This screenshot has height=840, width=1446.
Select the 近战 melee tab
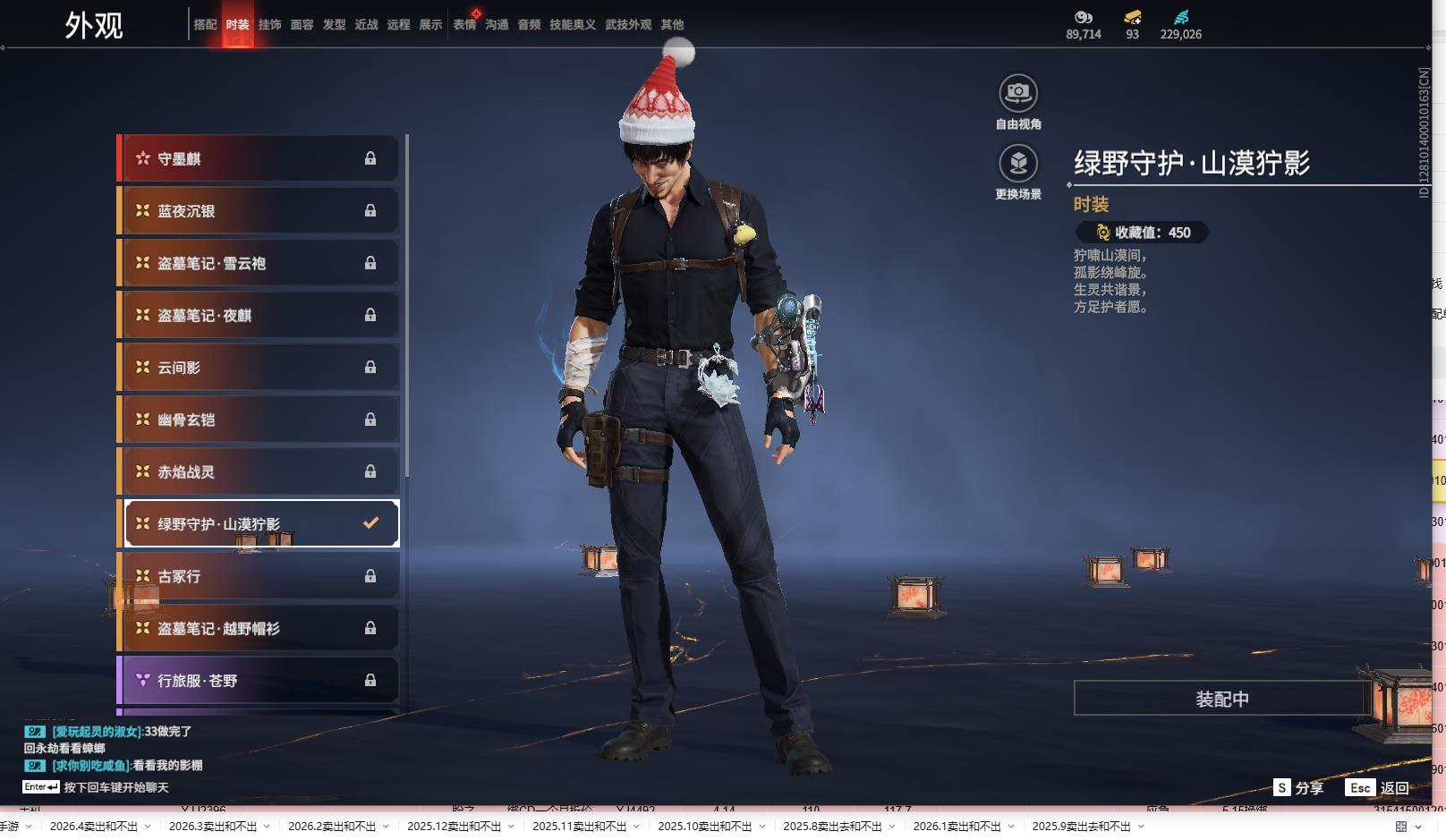[x=366, y=25]
